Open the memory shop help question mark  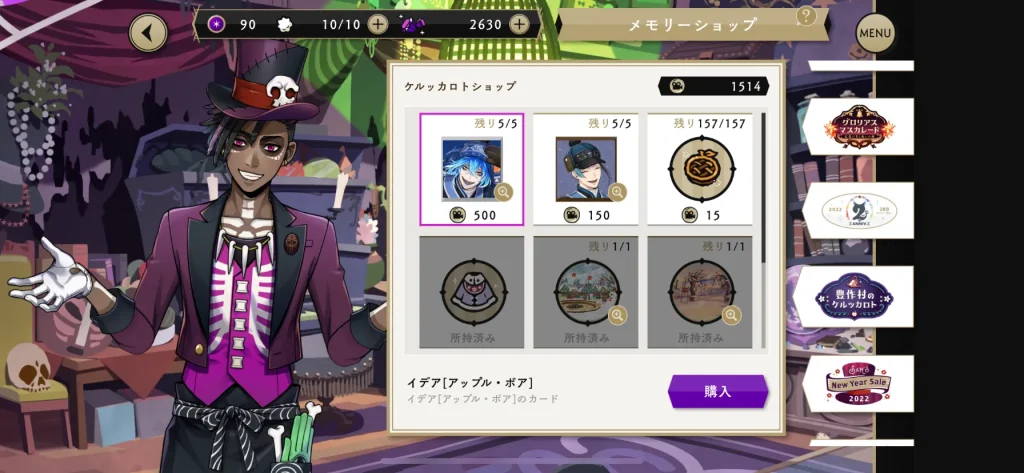click(x=807, y=16)
